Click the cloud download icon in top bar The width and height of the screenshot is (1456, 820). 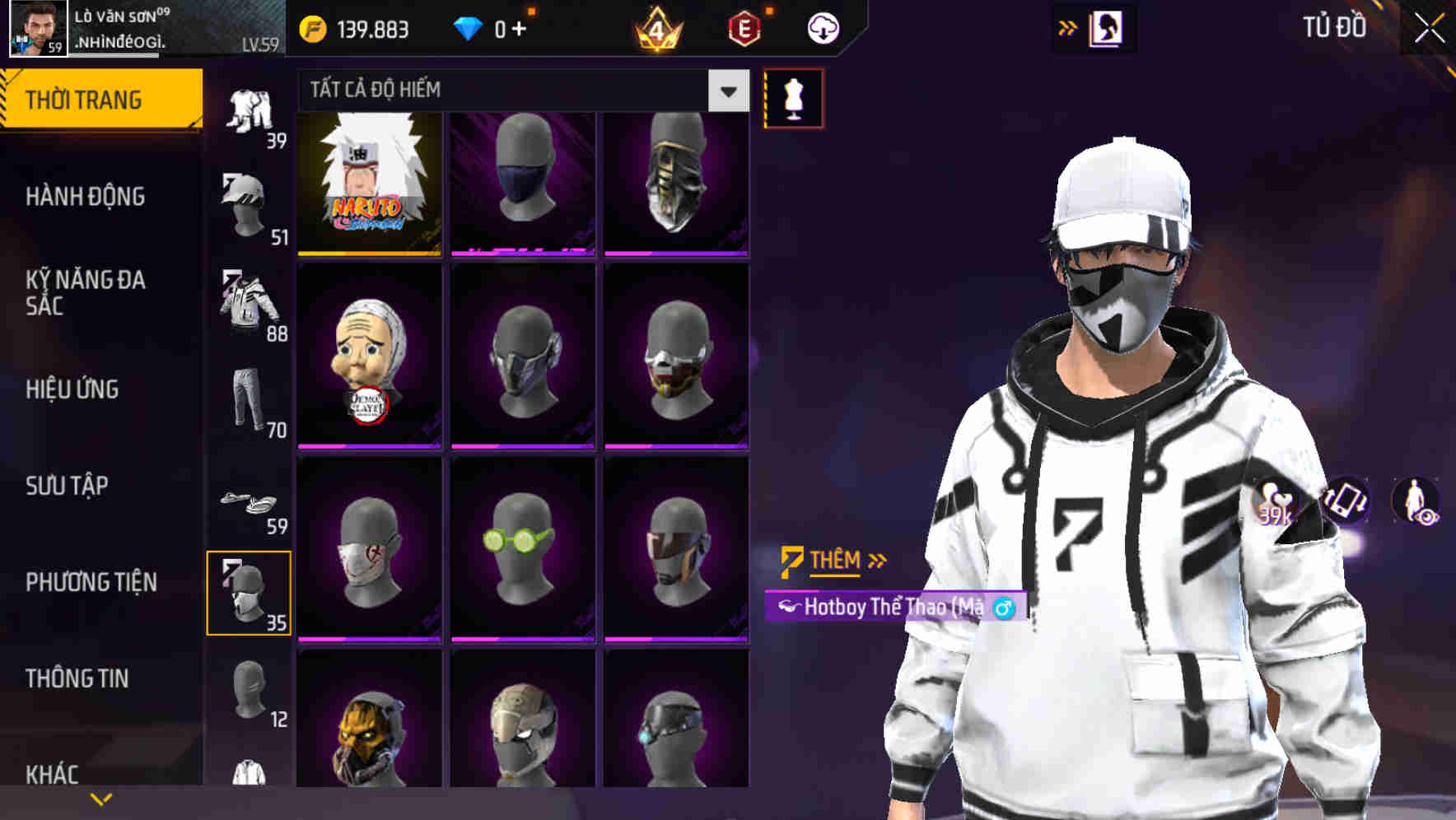tap(821, 27)
